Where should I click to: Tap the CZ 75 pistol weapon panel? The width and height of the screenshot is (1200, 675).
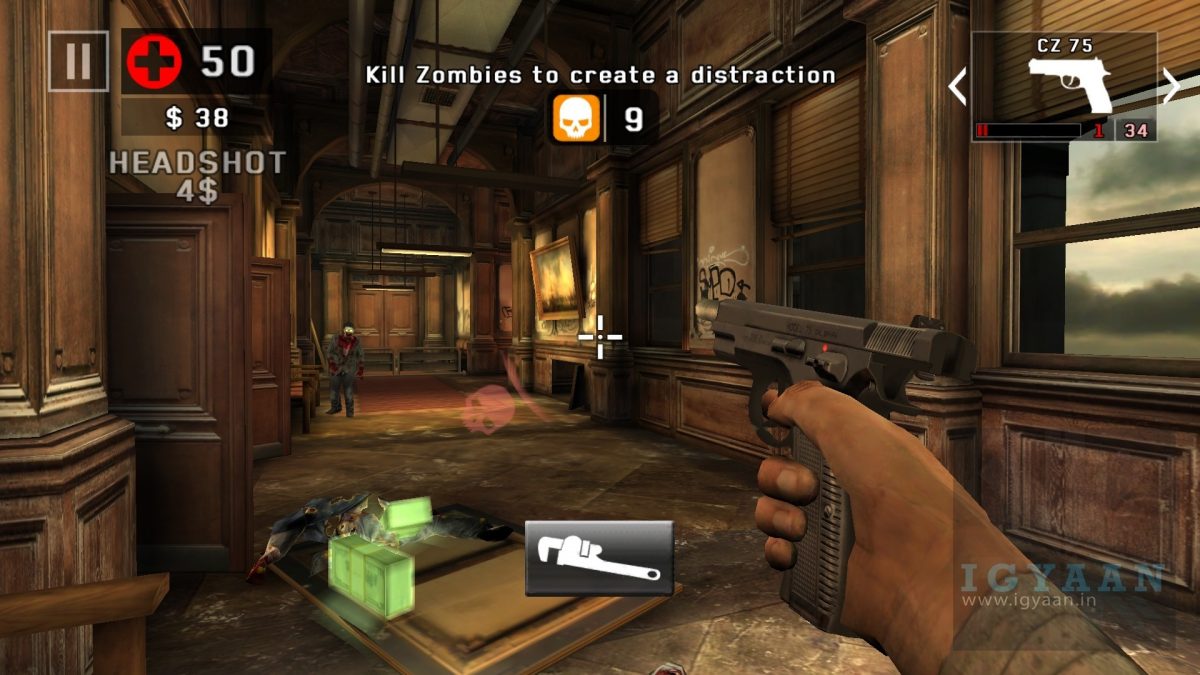[x=1064, y=86]
